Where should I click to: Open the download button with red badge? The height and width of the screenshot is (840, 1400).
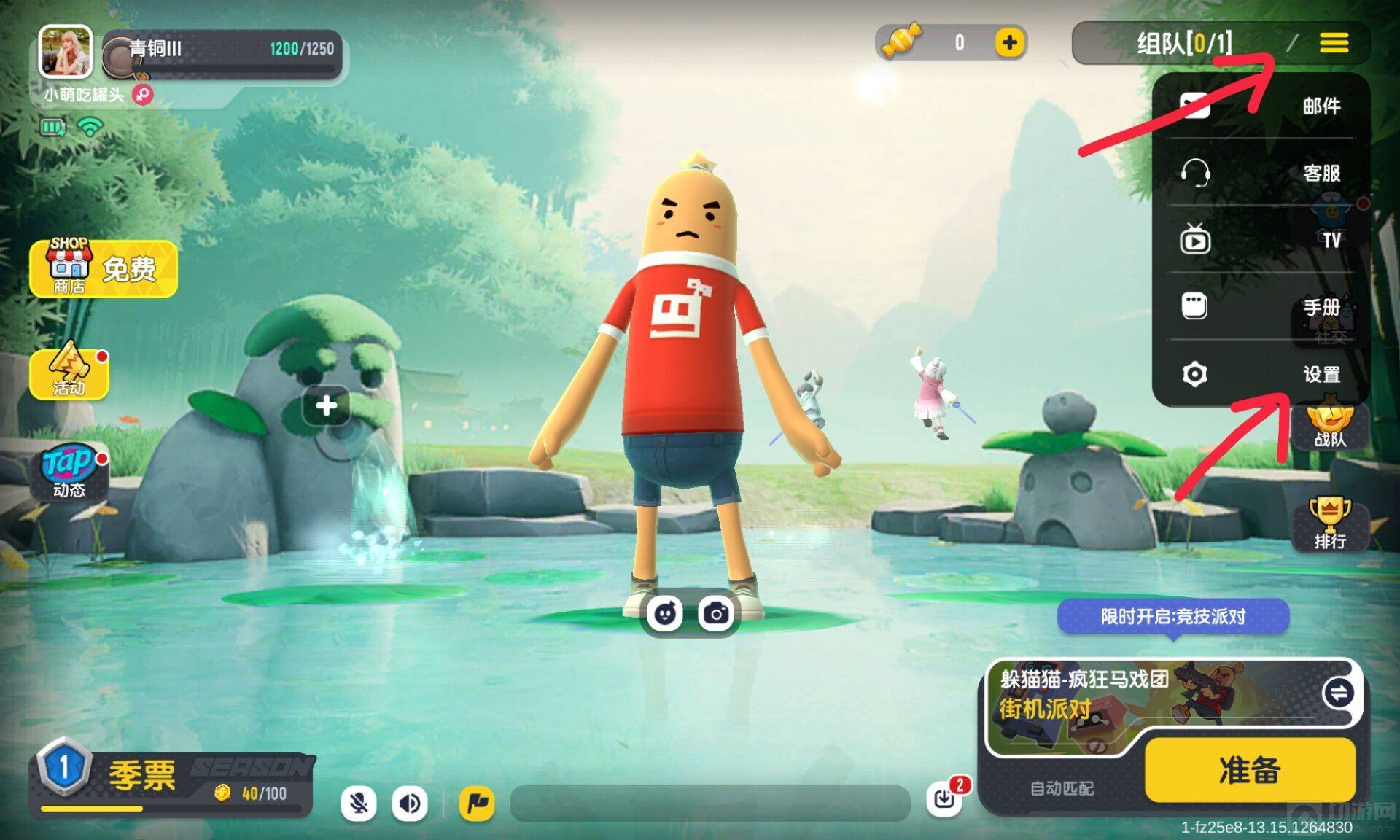[945, 799]
